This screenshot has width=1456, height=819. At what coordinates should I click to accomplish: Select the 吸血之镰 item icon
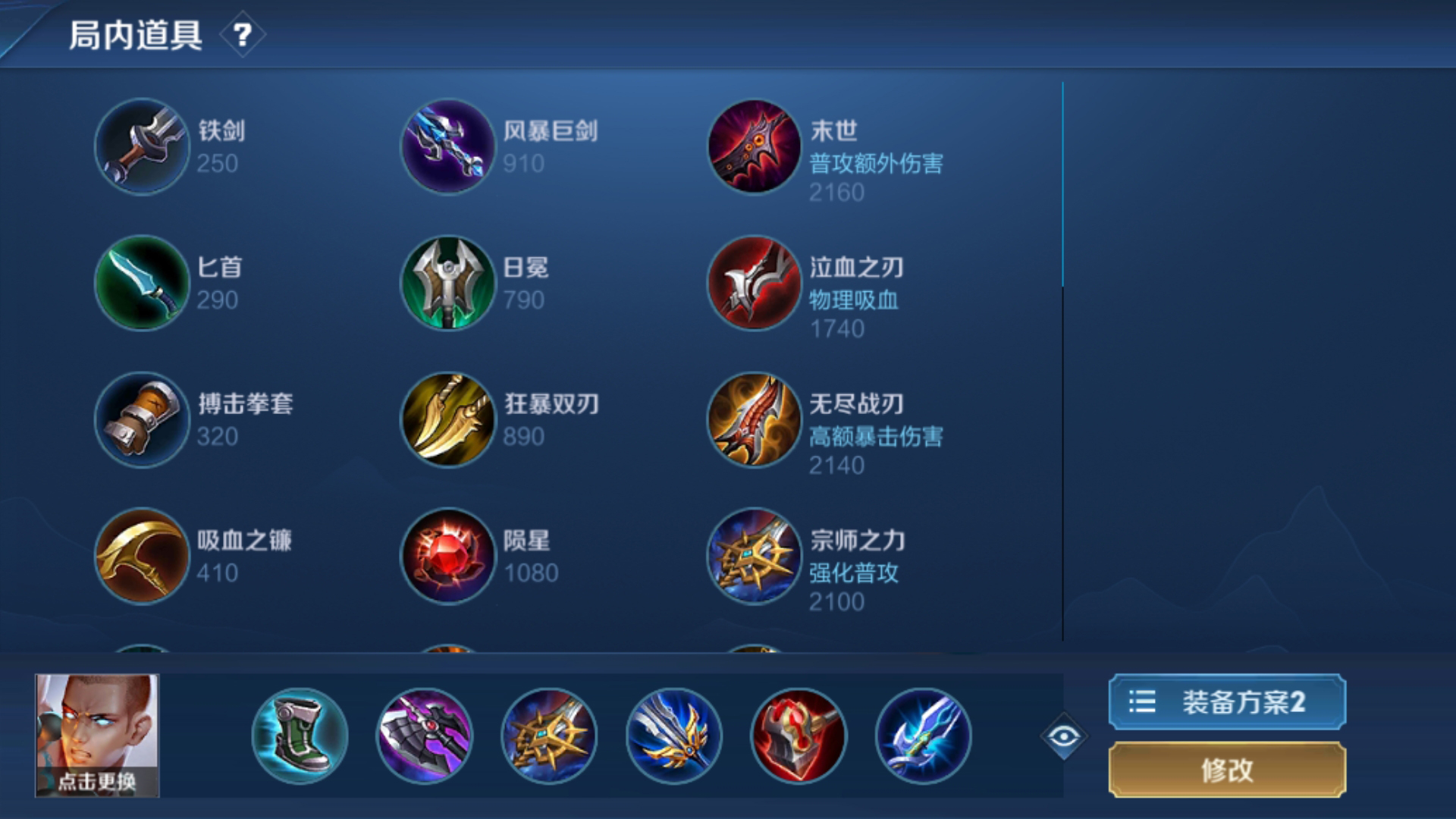click(x=141, y=557)
